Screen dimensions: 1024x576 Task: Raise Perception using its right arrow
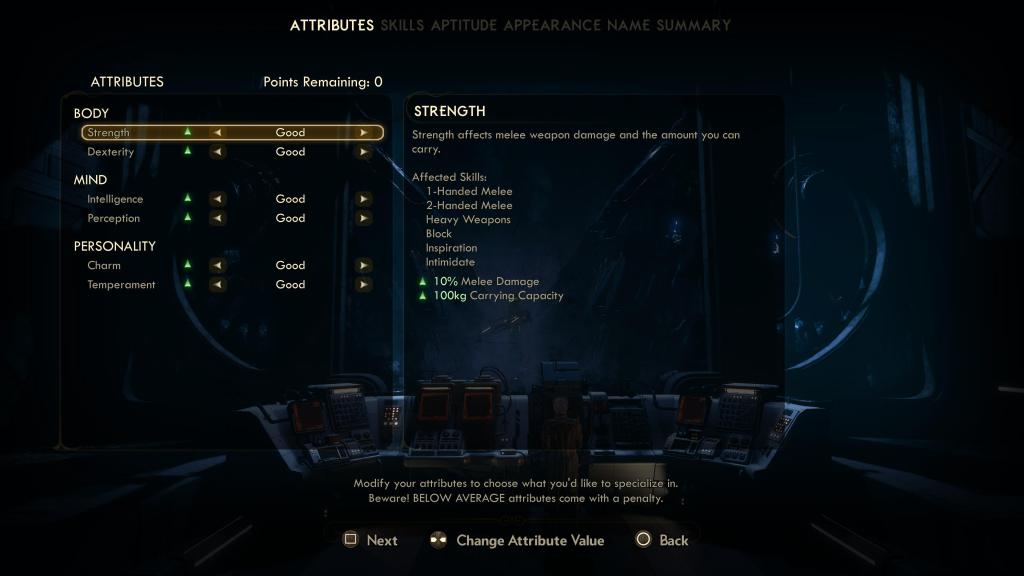coord(364,218)
